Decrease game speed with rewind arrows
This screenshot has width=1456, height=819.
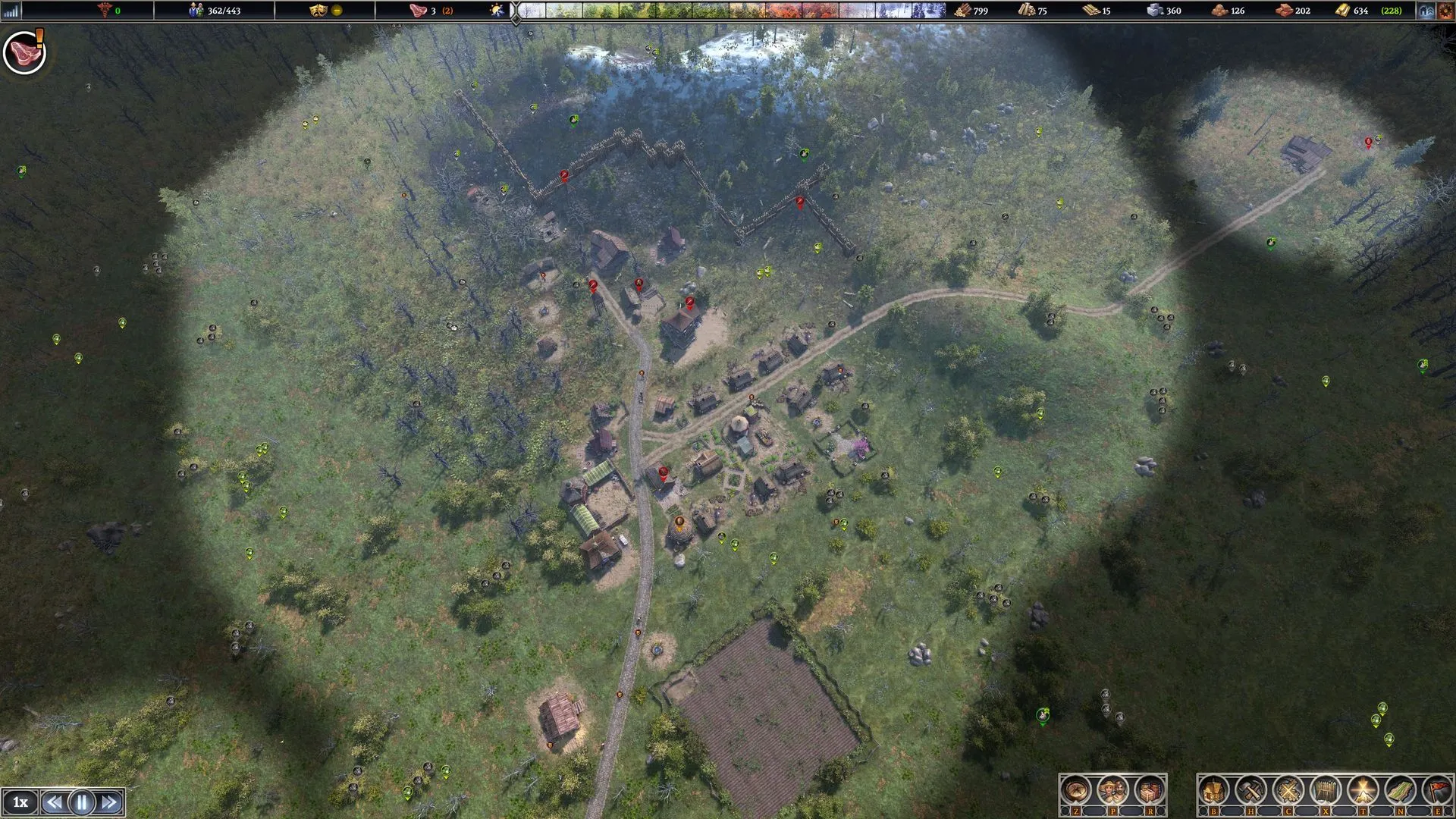(54, 802)
